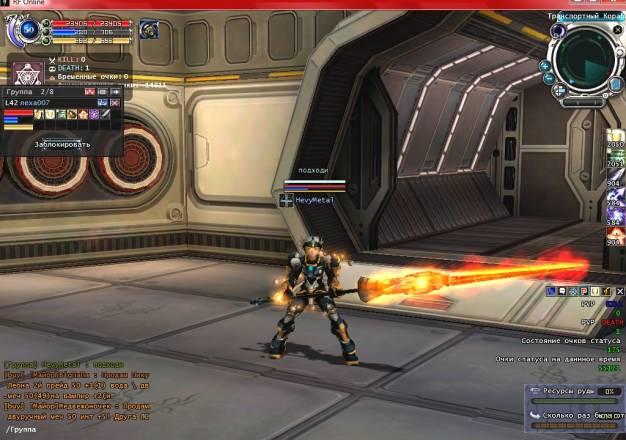626x440 pixels.
Task: Select the active buff icon beside health bars
Action: [x=149, y=30]
